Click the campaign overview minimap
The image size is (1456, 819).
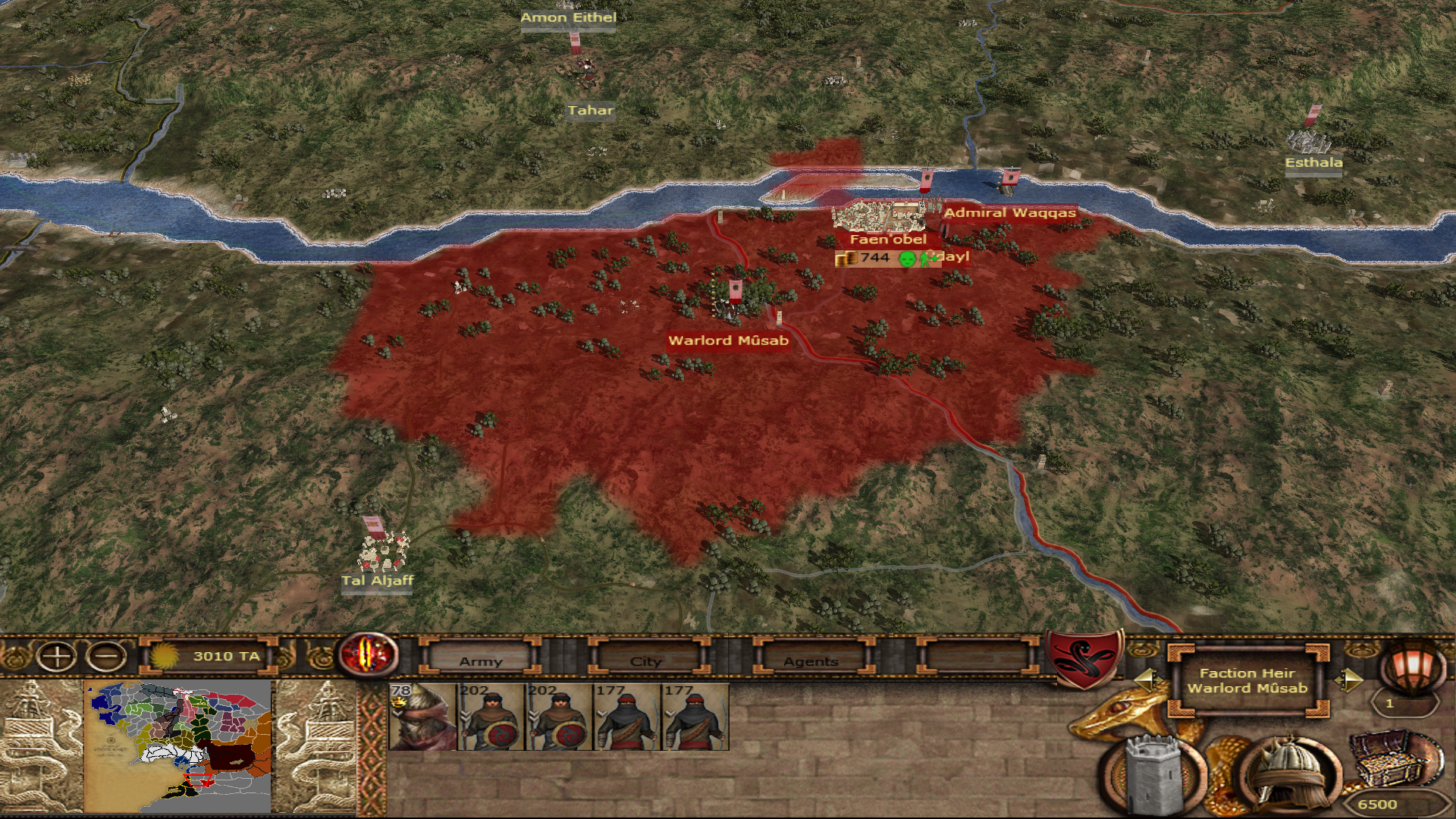178,747
